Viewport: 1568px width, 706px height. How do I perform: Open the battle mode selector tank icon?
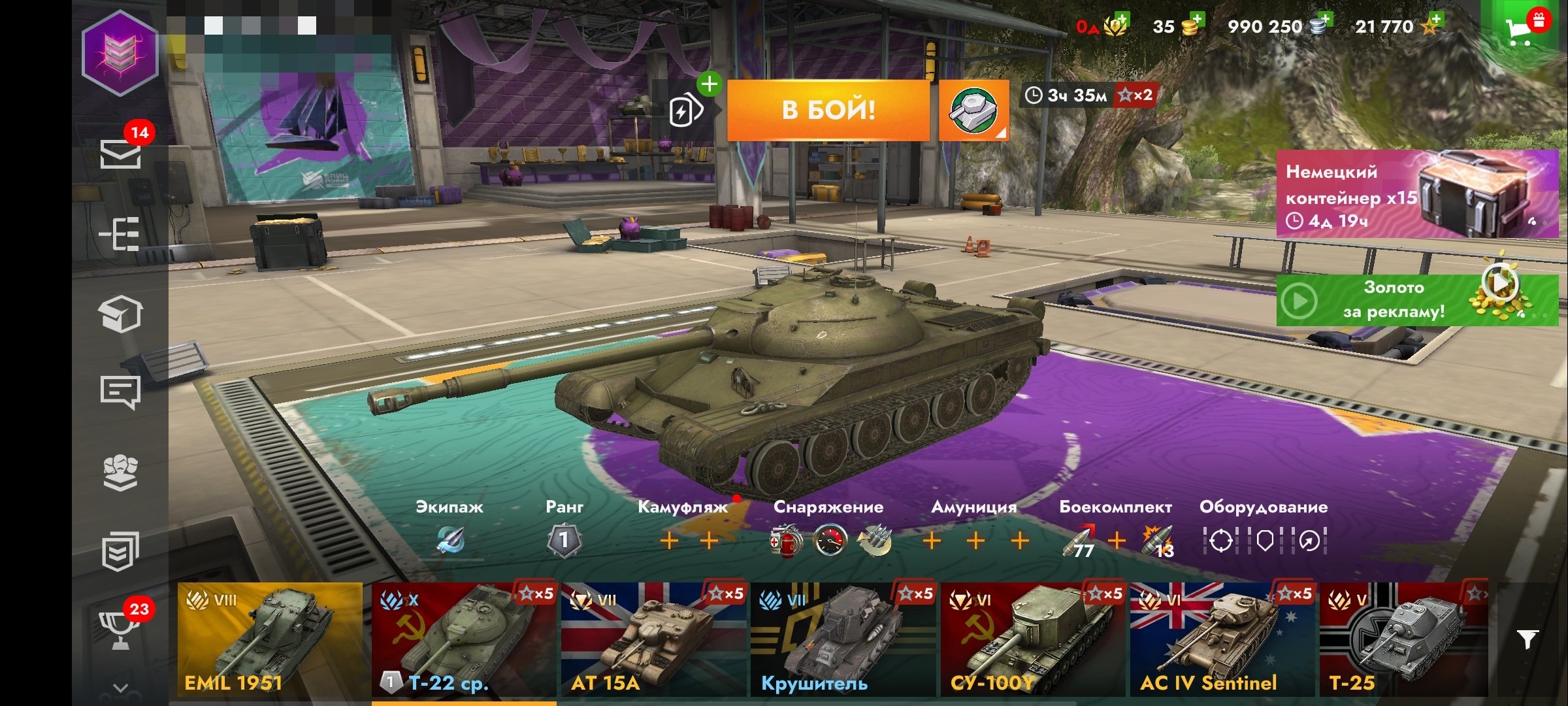[973, 110]
